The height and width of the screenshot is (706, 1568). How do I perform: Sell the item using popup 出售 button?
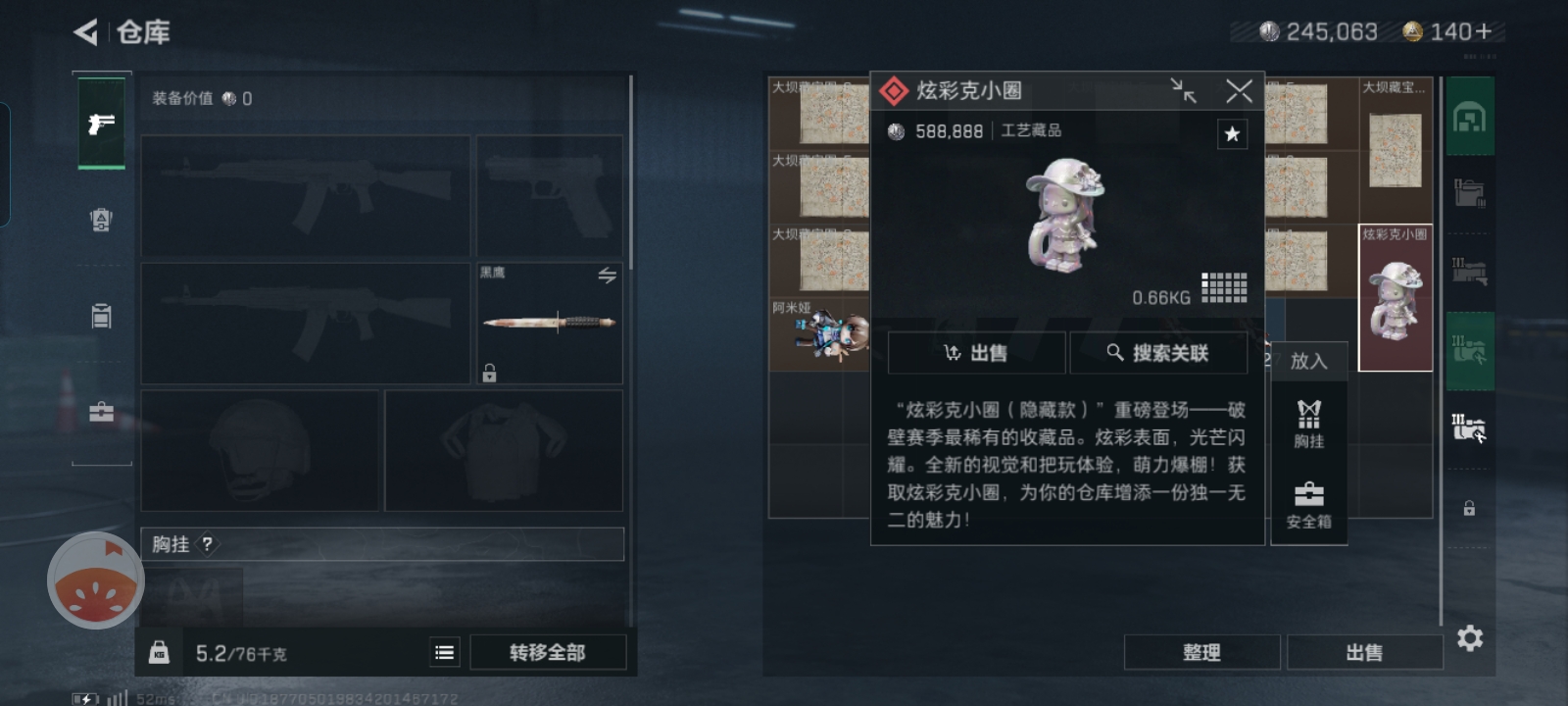976,353
